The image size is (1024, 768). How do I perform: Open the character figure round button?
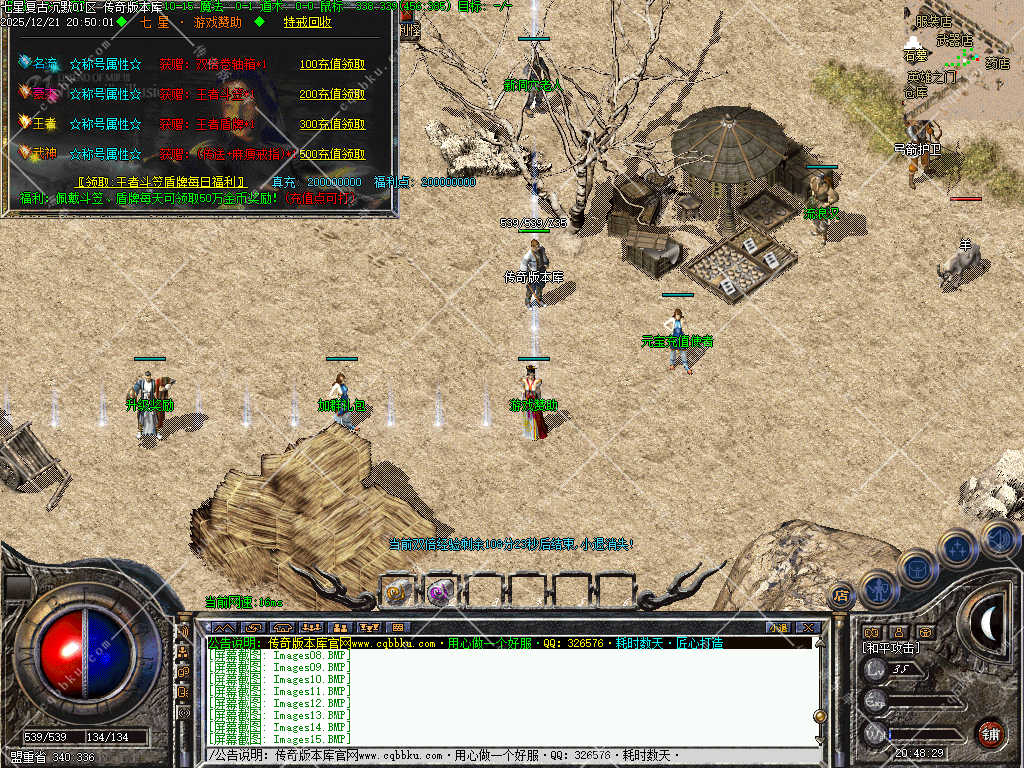pyautogui.click(x=878, y=588)
